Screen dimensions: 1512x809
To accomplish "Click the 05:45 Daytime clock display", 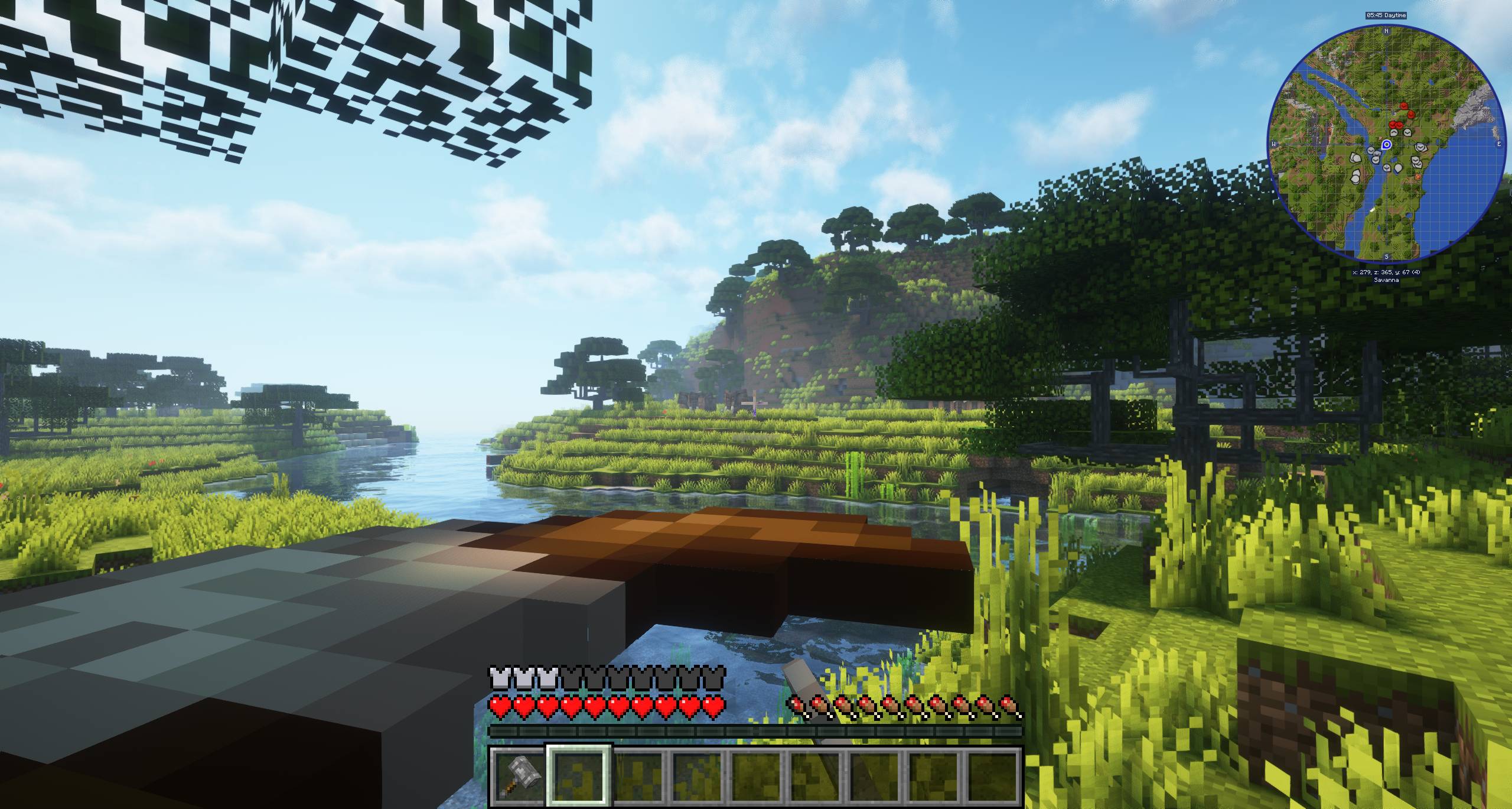I will click(1386, 15).
